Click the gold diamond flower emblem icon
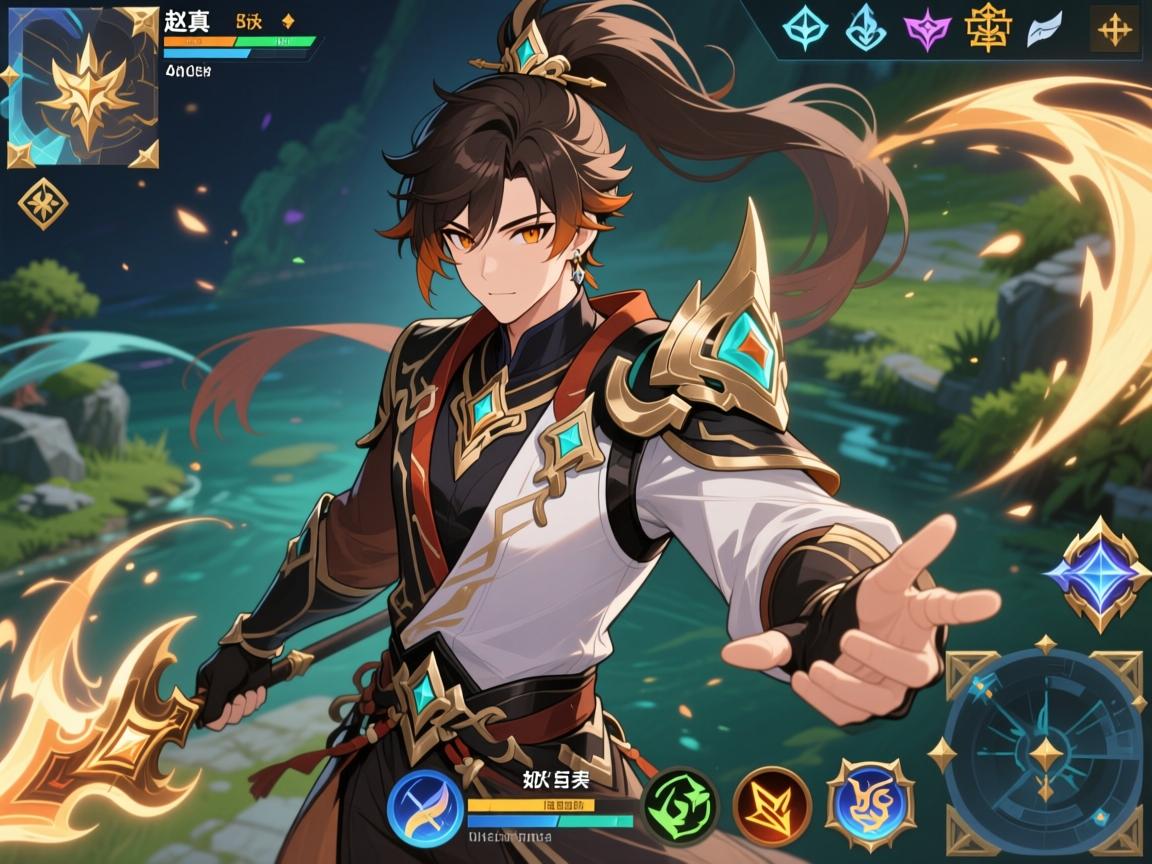Screen dimensions: 1152x864 point(43,204)
